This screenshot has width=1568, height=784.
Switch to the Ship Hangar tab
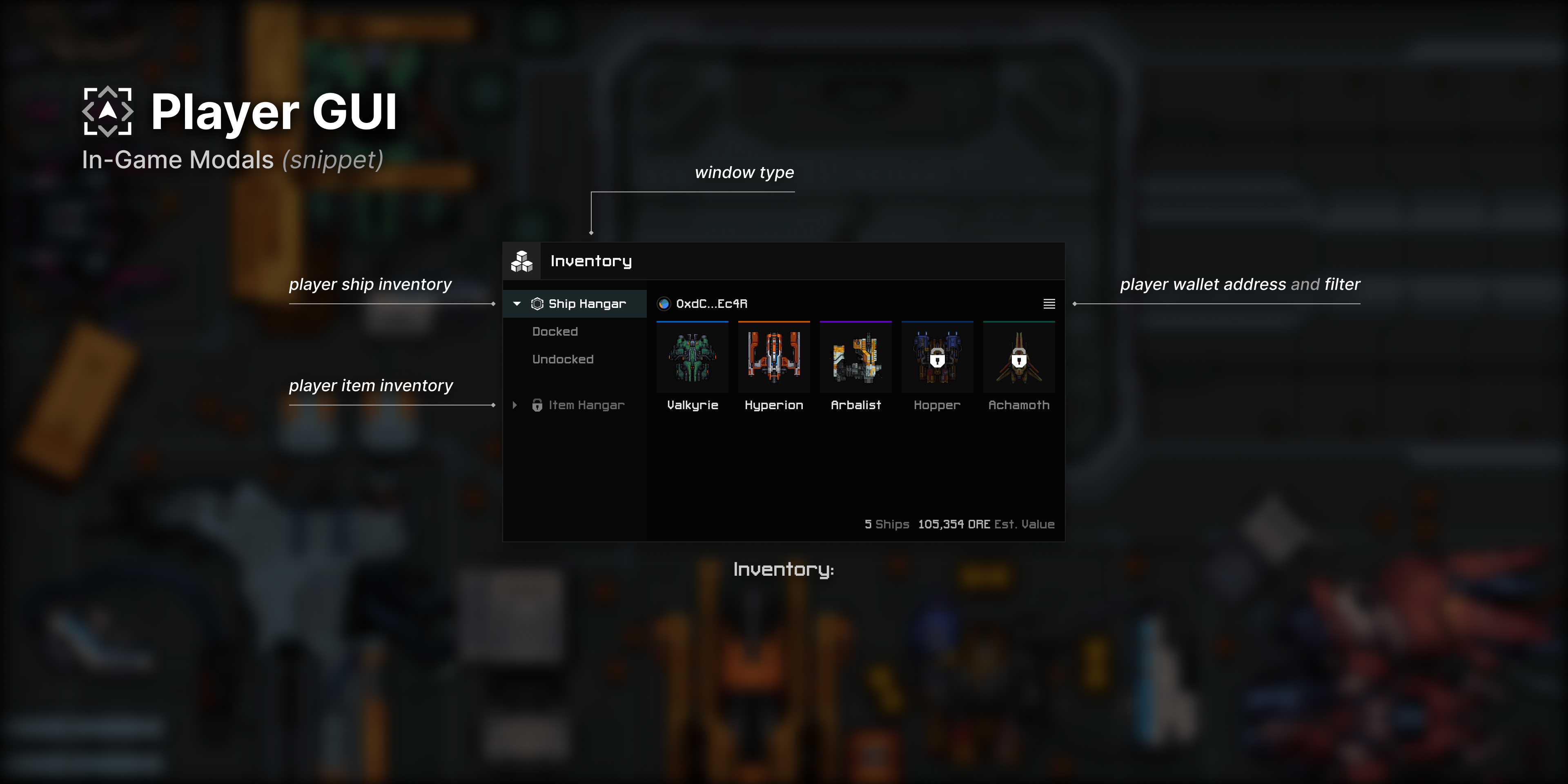(587, 303)
